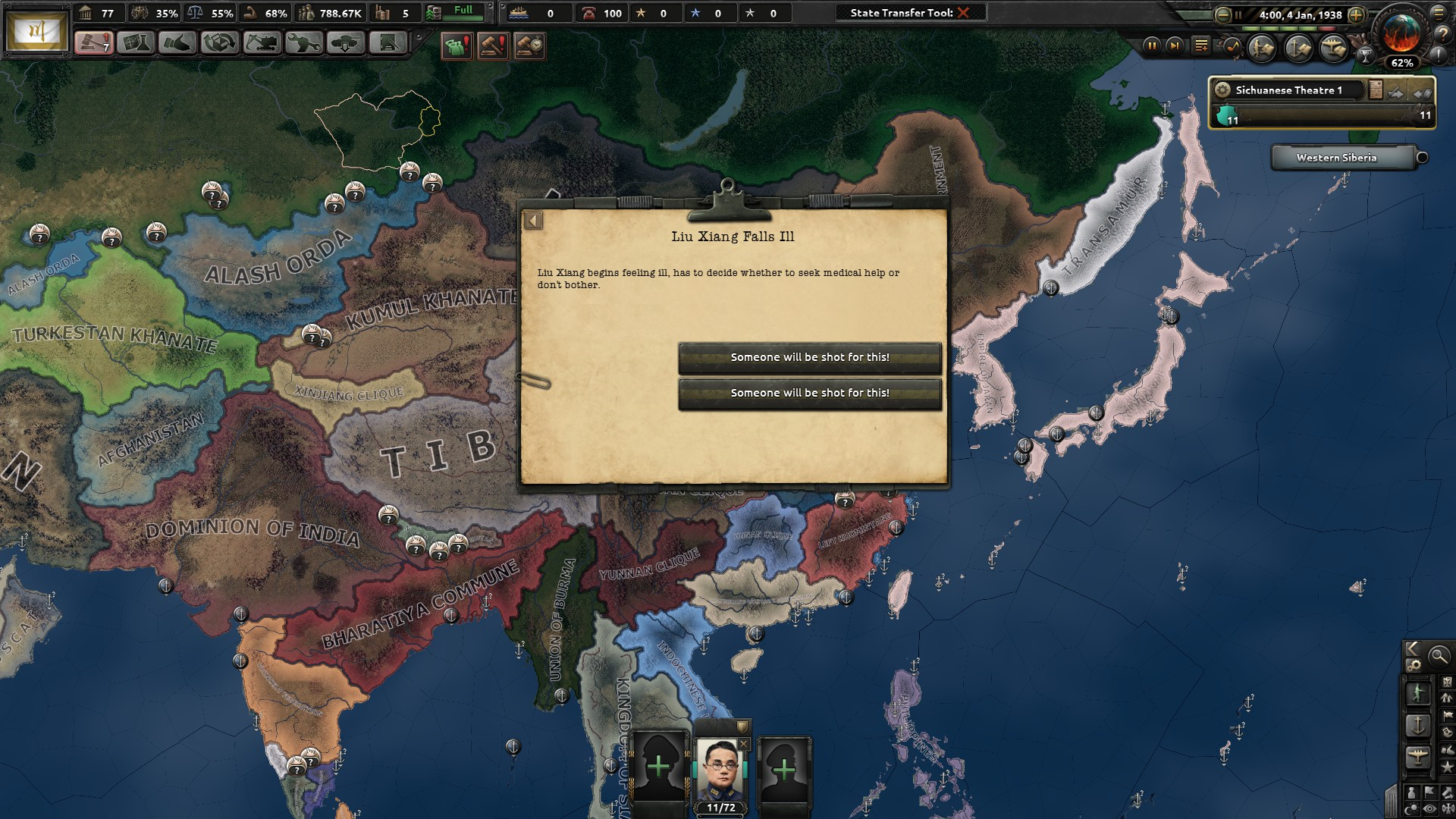Open the production menu with the wrench icon
Image resolution: width=1456 pixels, height=819 pixels.
pyautogui.click(x=305, y=43)
